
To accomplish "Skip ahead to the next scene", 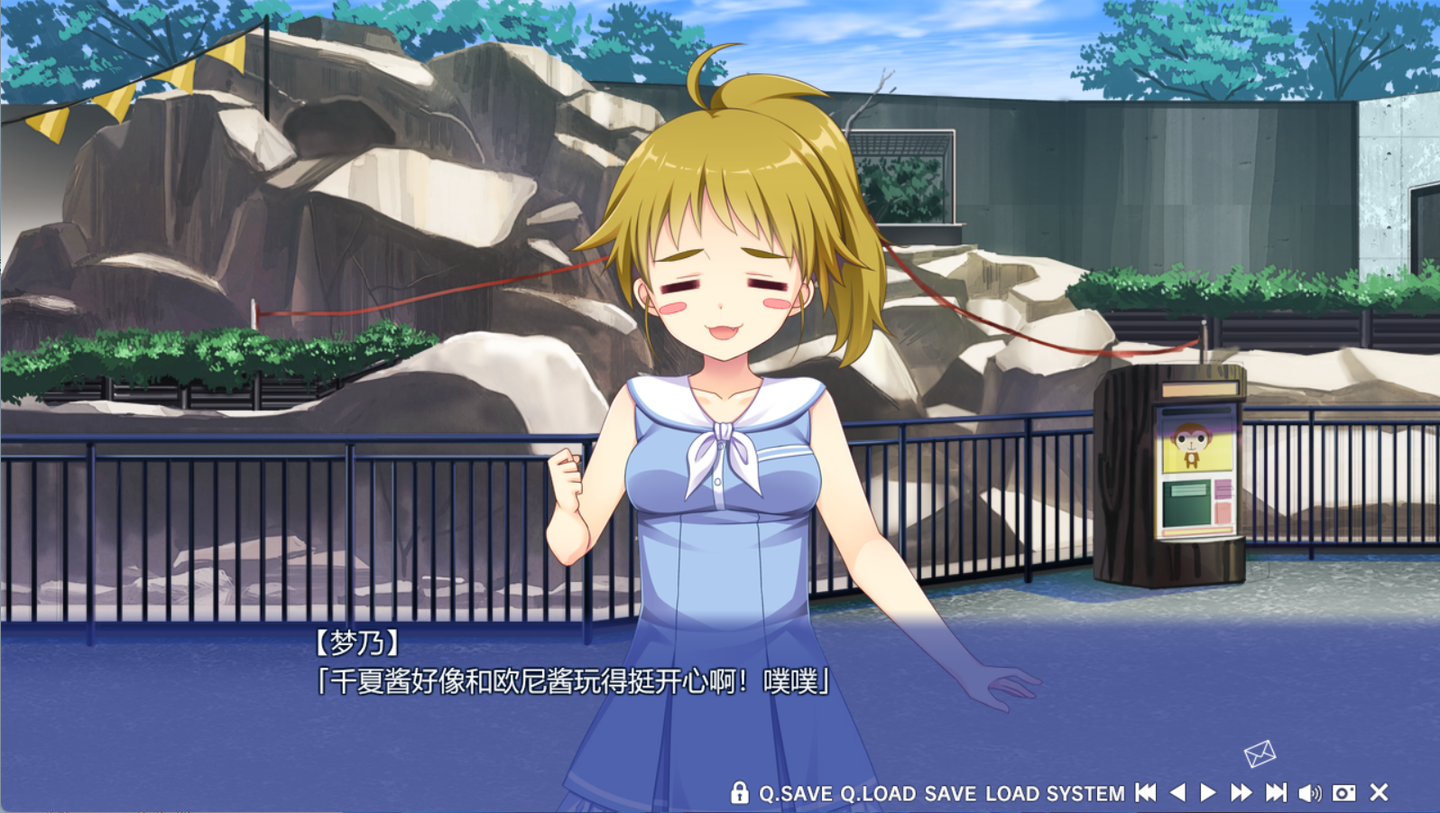I will tap(1276, 793).
